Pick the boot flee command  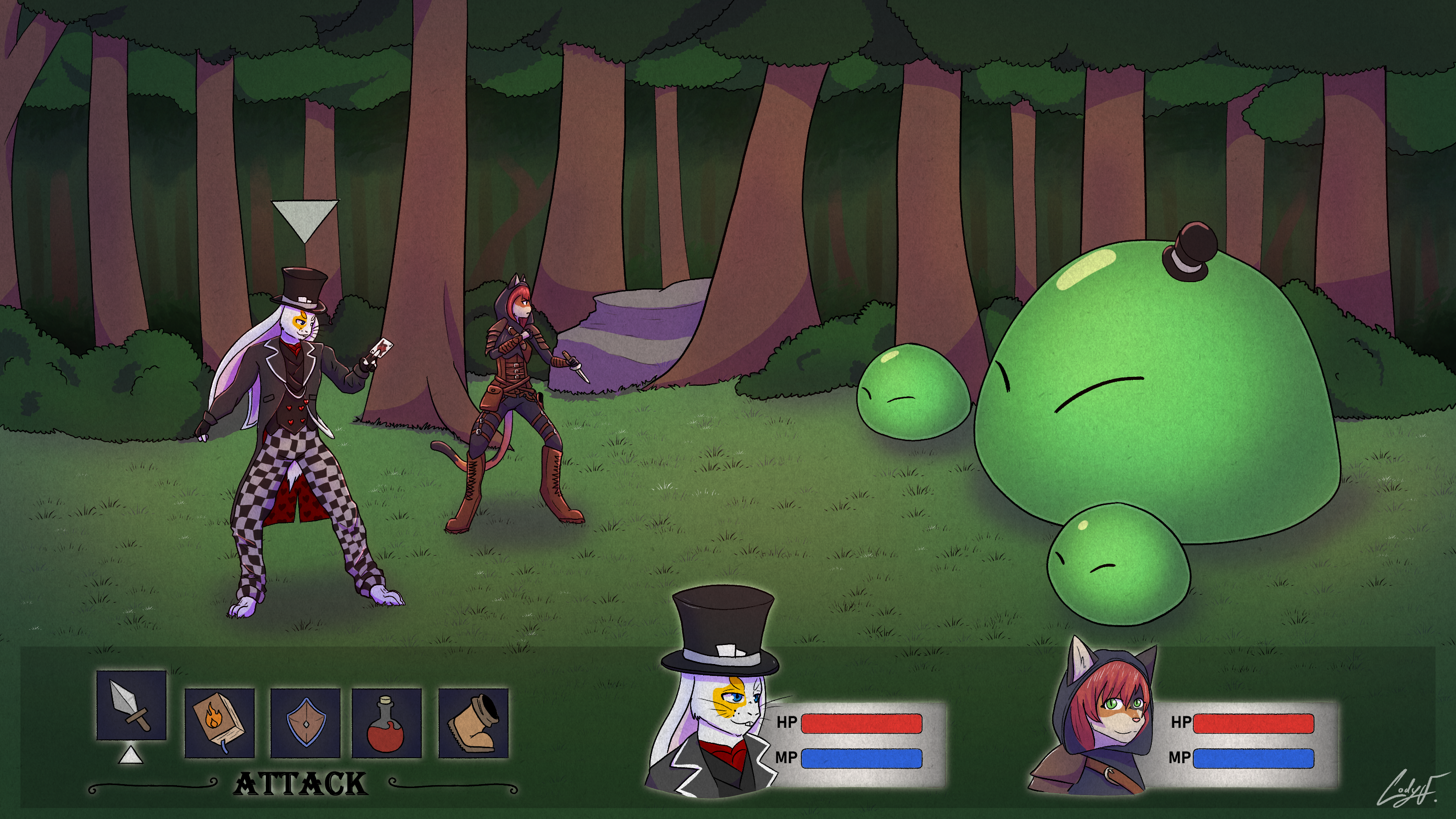[x=474, y=723]
